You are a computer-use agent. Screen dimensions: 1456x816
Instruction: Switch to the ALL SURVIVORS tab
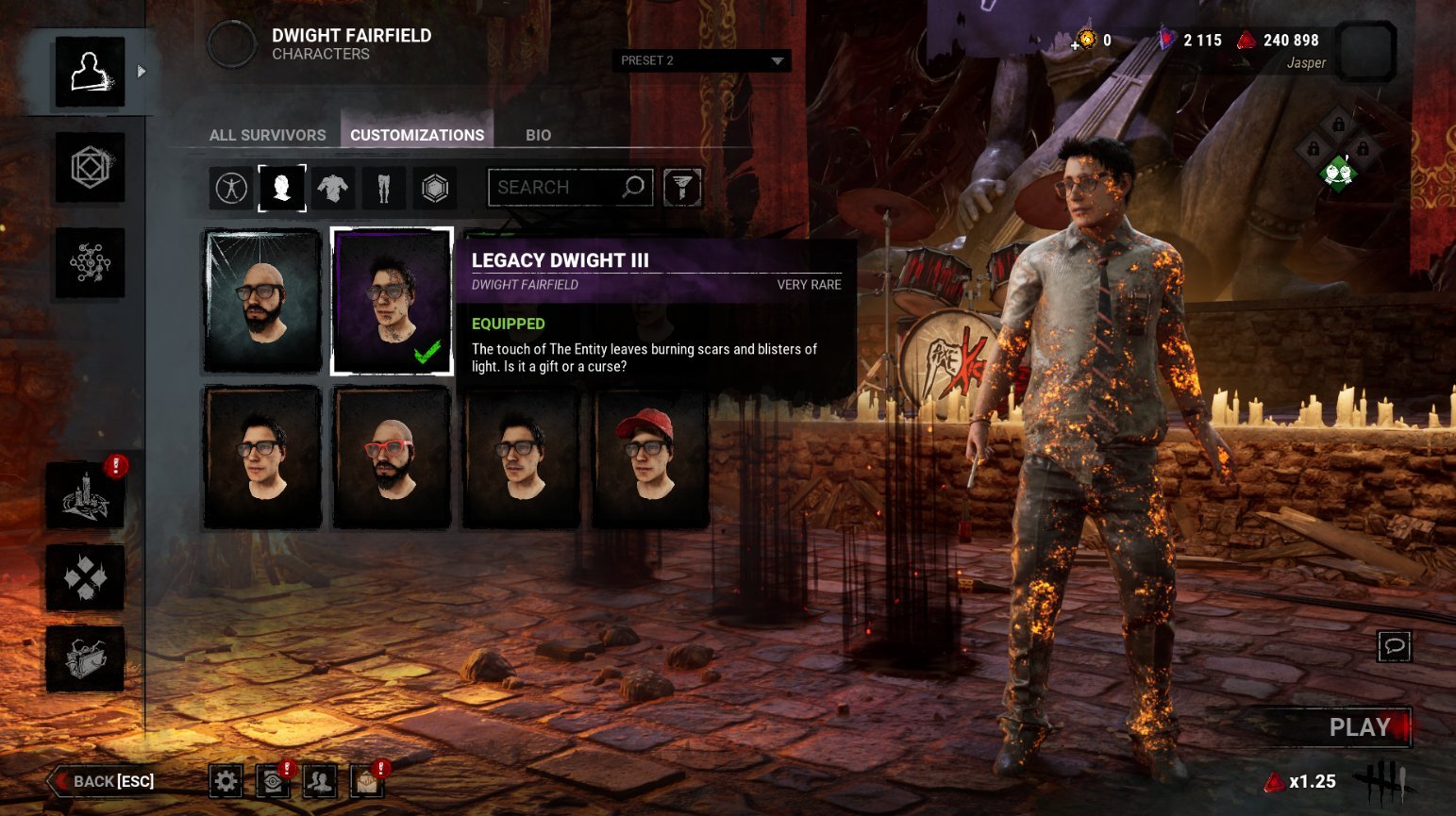(x=267, y=135)
